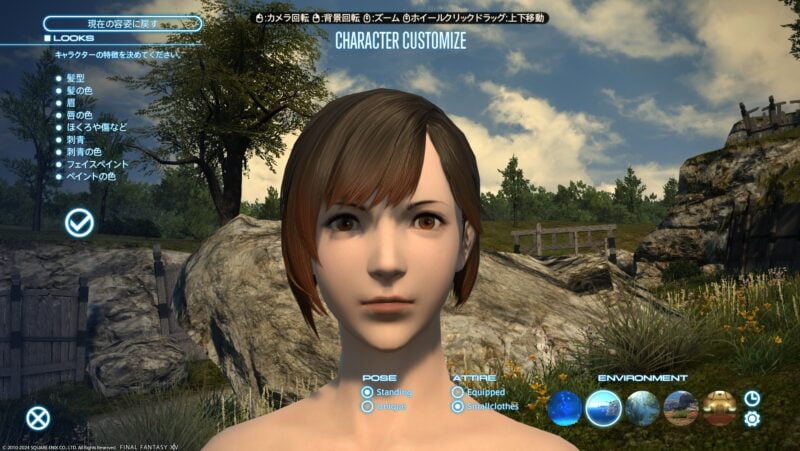
Task: Cancel with the X circle button
Action: [x=38, y=418]
